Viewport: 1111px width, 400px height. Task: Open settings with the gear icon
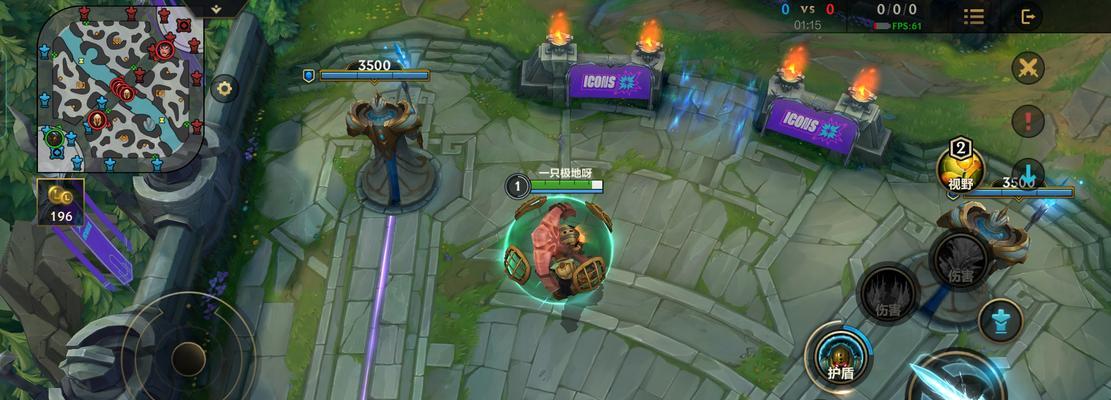(x=224, y=88)
